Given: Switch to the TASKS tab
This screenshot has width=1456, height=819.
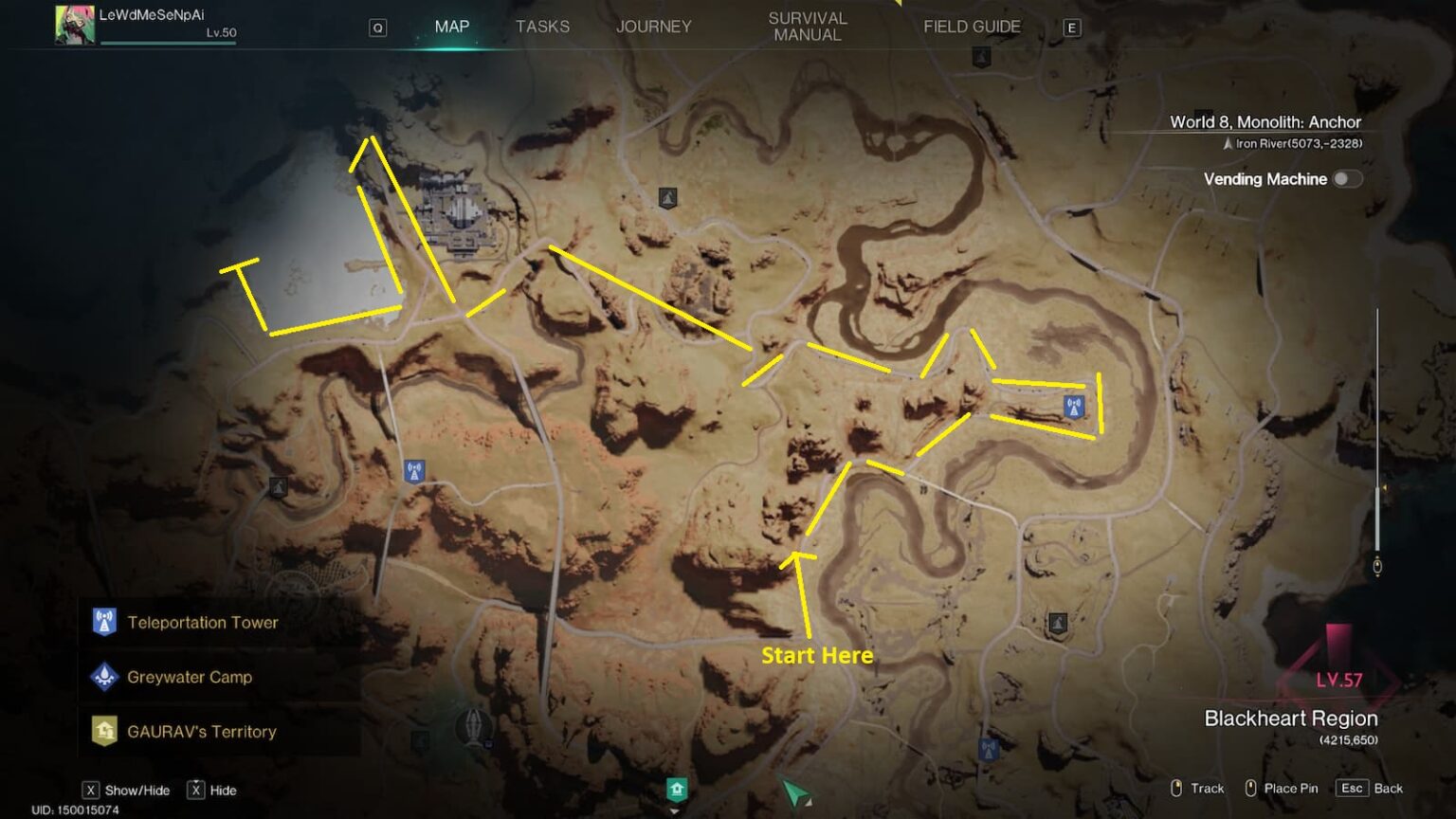Looking at the screenshot, I should coord(542,27).
